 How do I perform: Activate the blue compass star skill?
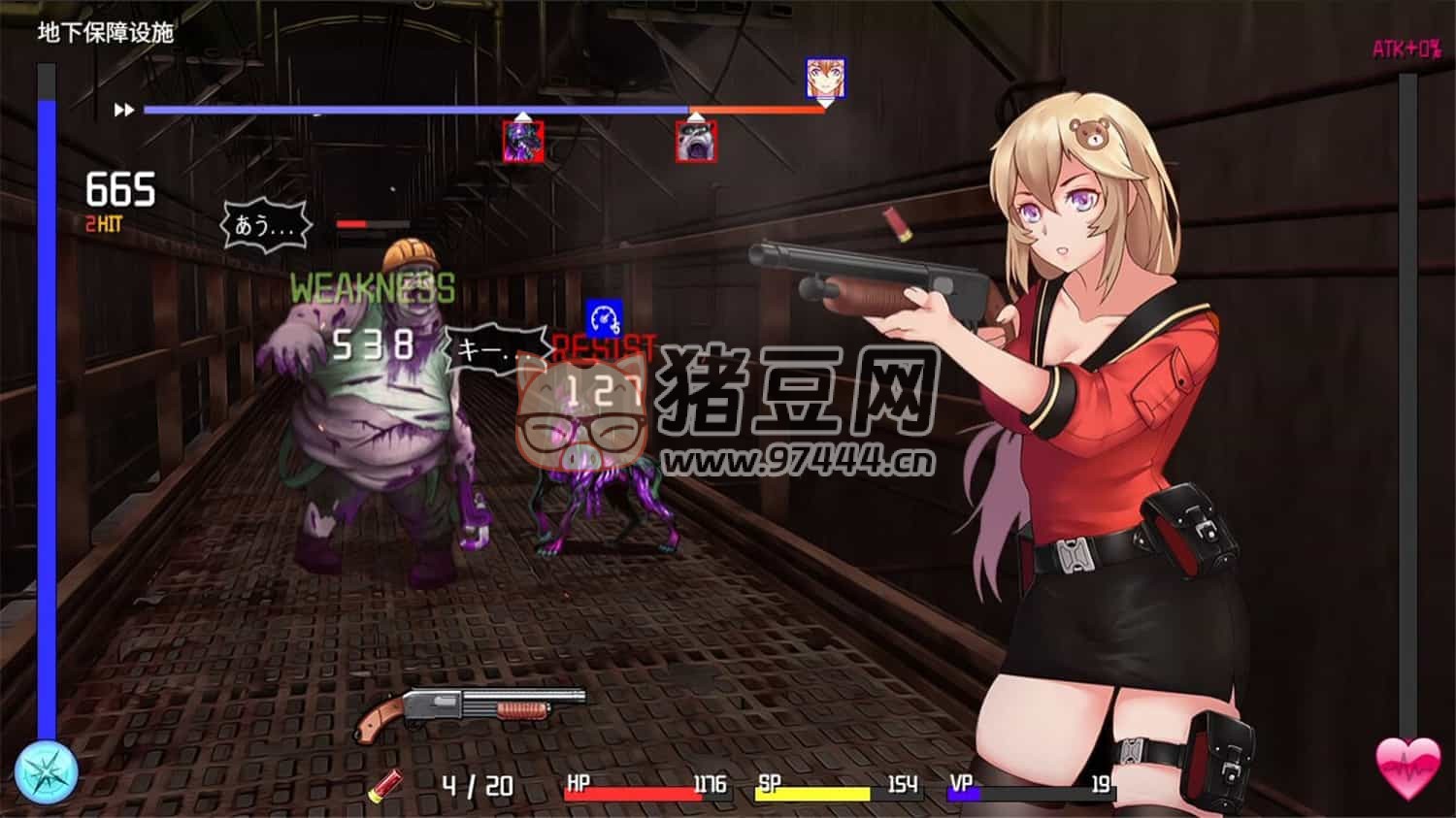tap(46, 772)
